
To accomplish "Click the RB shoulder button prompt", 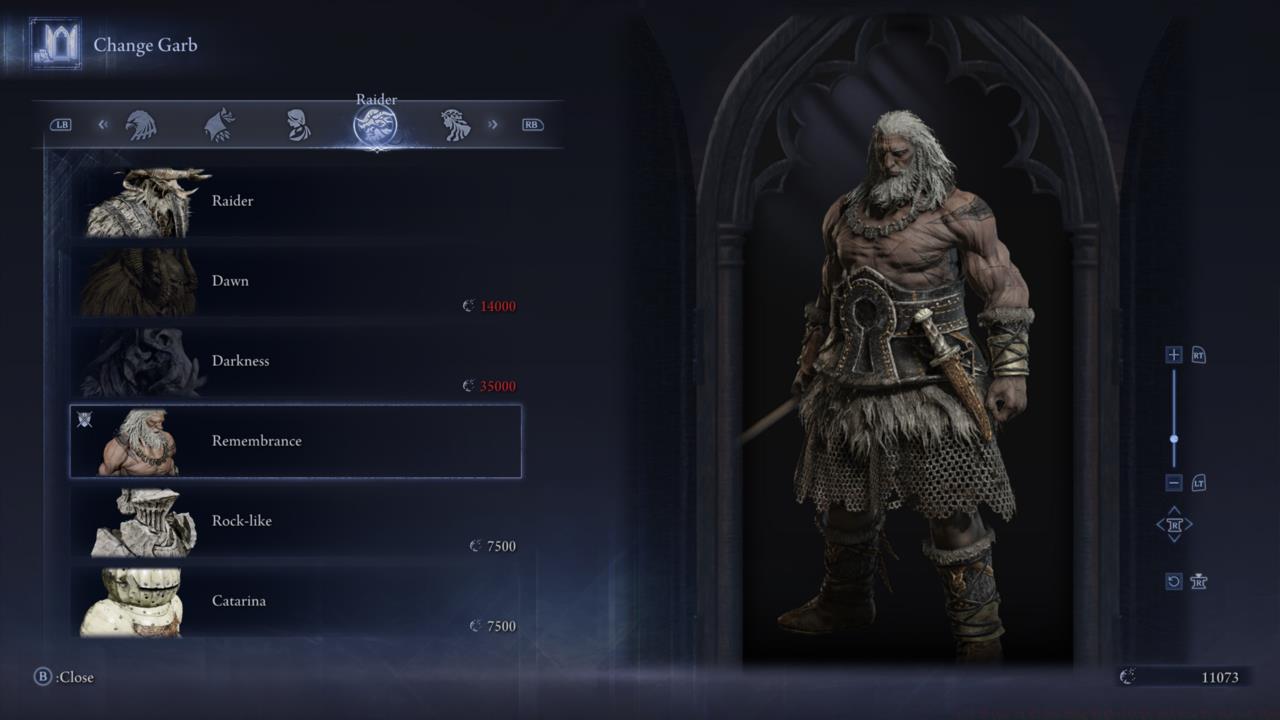I will [x=532, y=124].
